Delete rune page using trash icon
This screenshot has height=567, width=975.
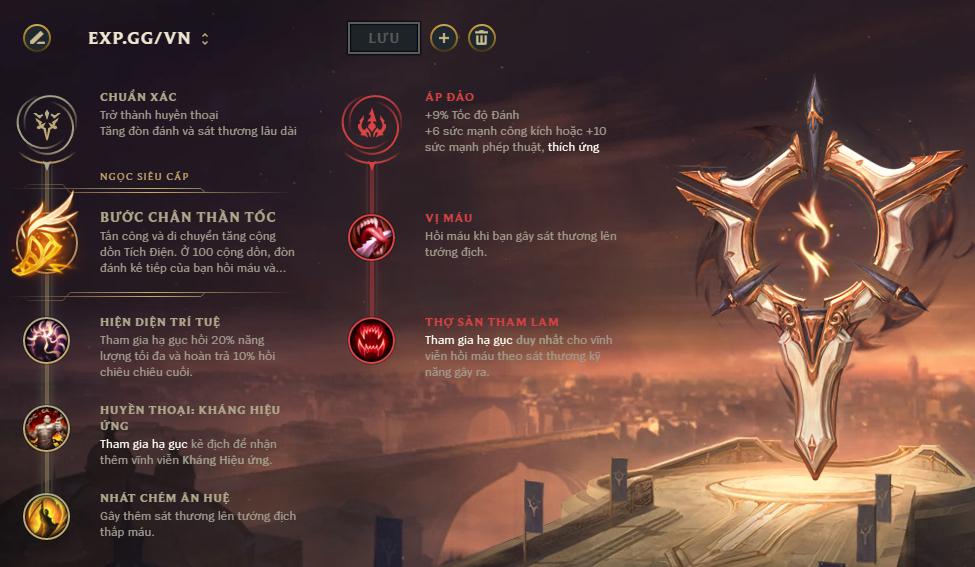point(482,38)
